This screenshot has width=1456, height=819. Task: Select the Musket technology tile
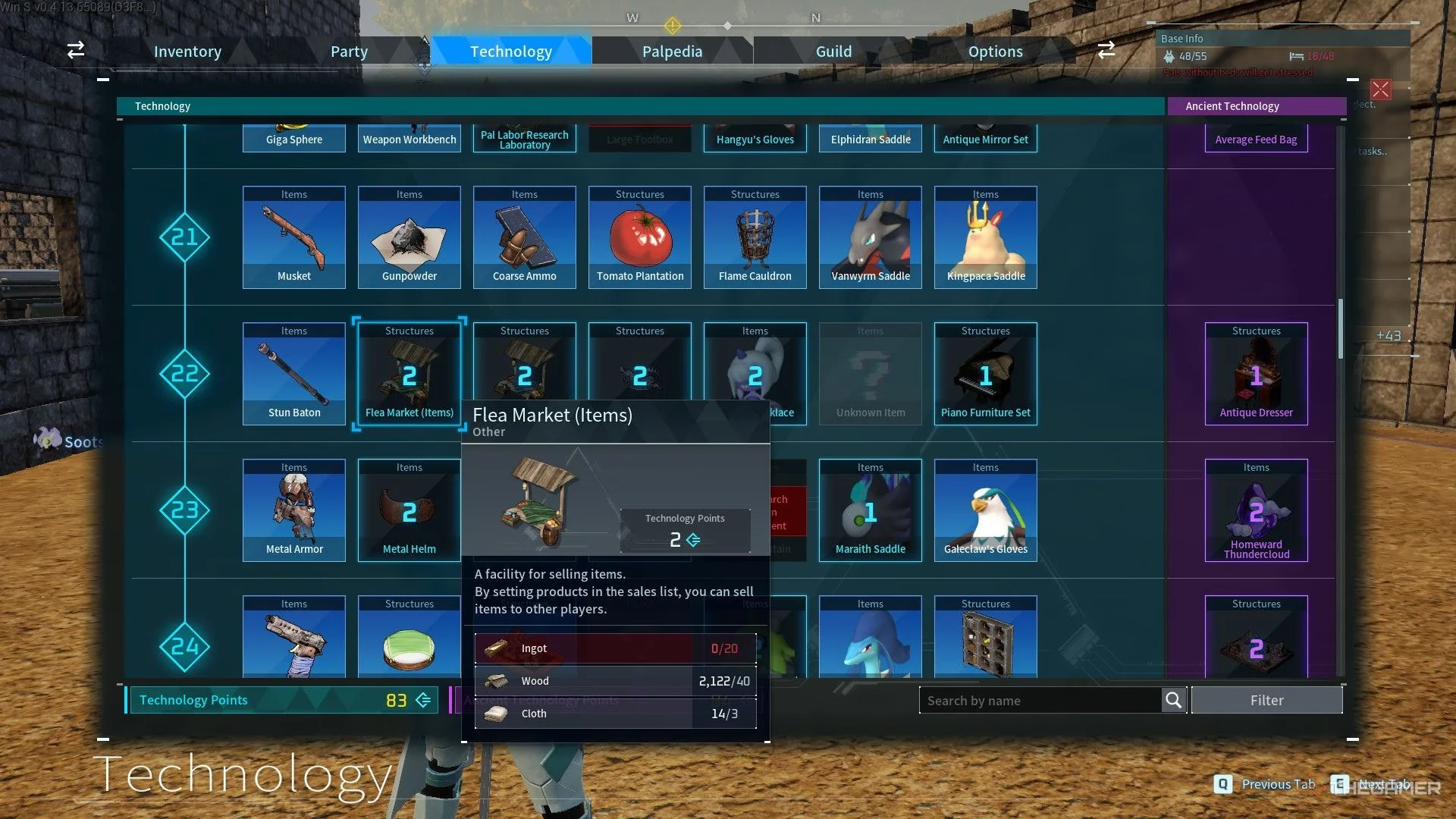(294, 237)
